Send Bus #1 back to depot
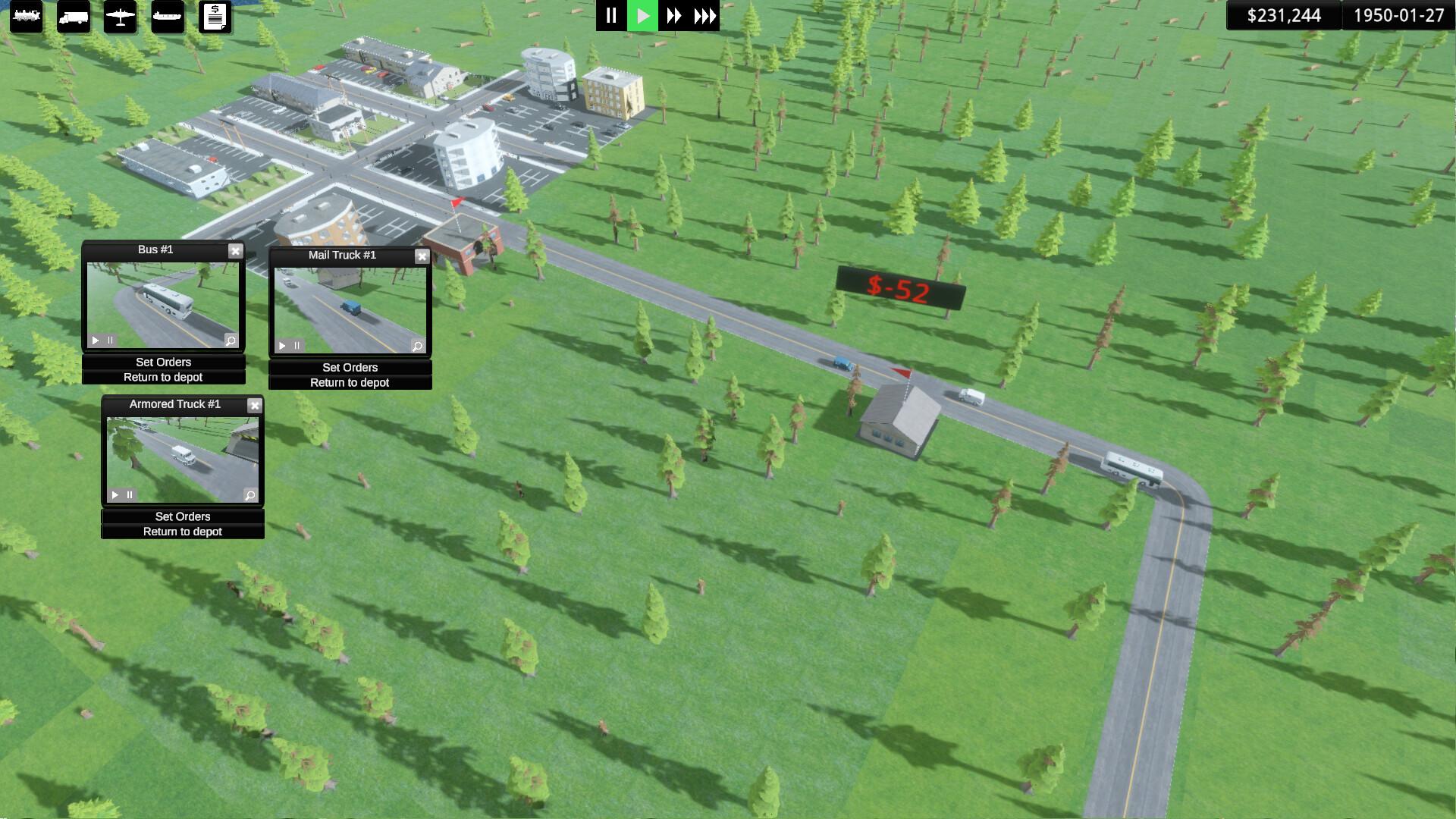 [163, 378]
